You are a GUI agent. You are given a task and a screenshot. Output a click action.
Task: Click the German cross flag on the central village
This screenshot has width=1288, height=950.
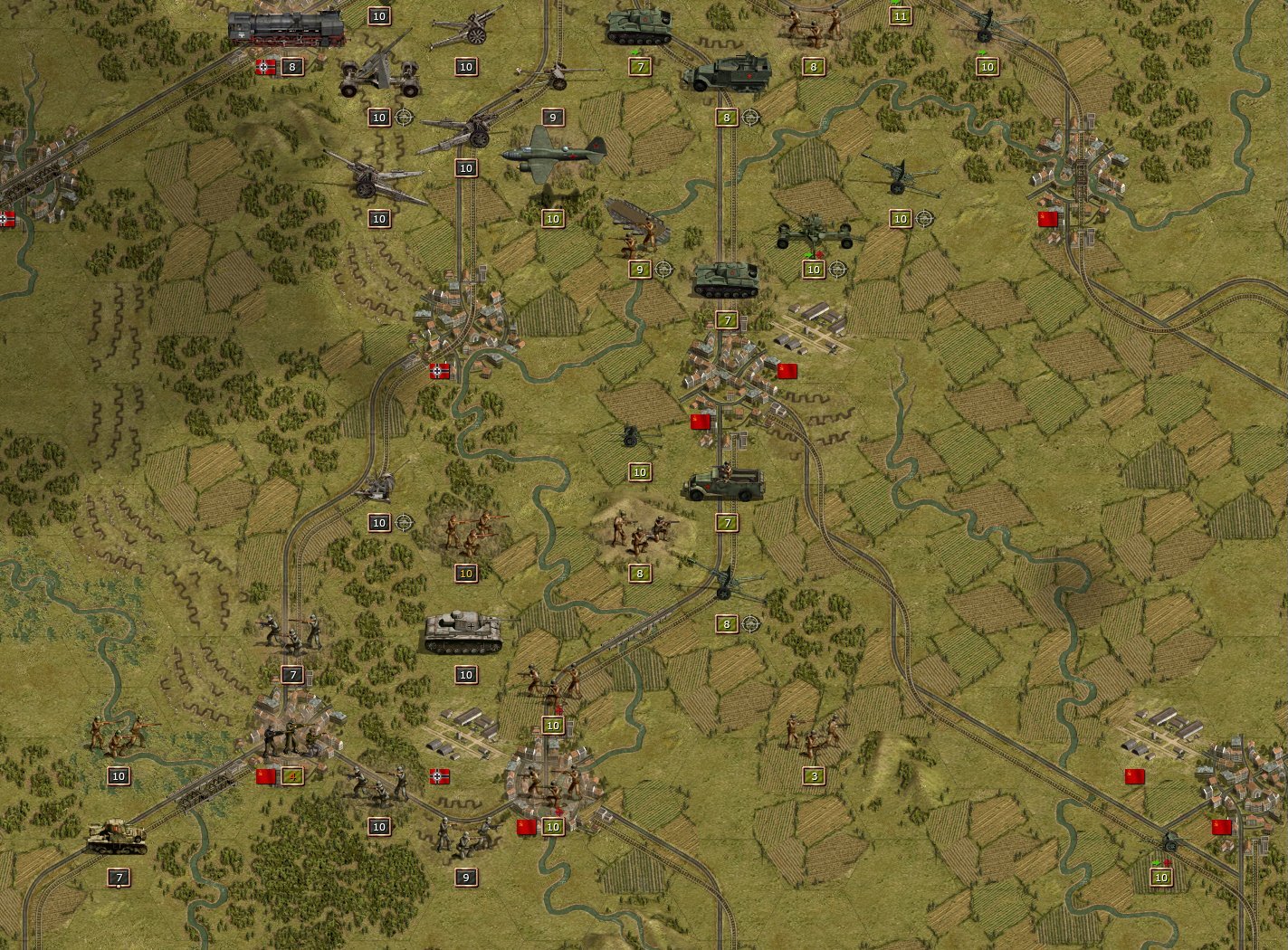pyautogui.click(x=439, y=371)
